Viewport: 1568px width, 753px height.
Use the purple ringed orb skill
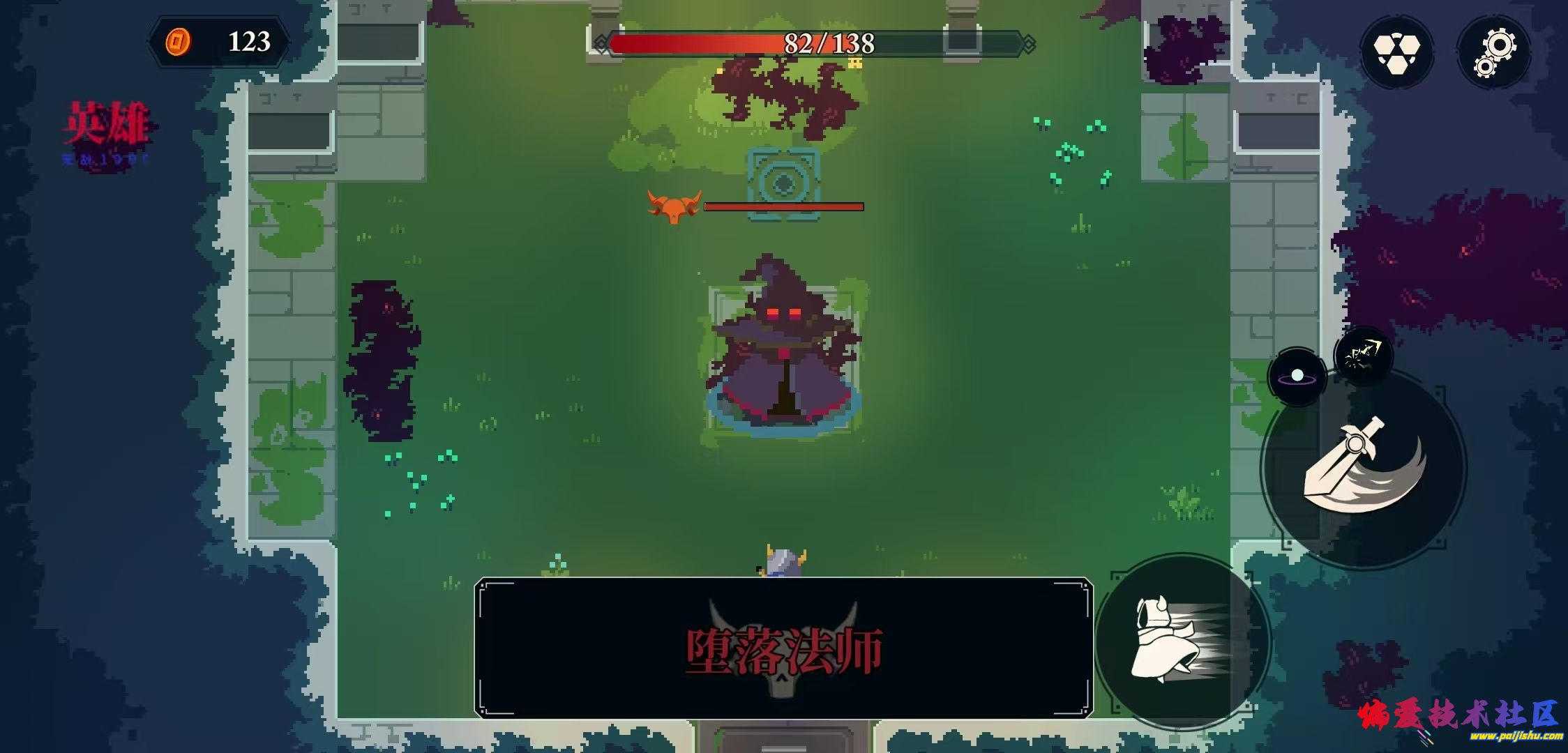click(x=1297, y=377)
